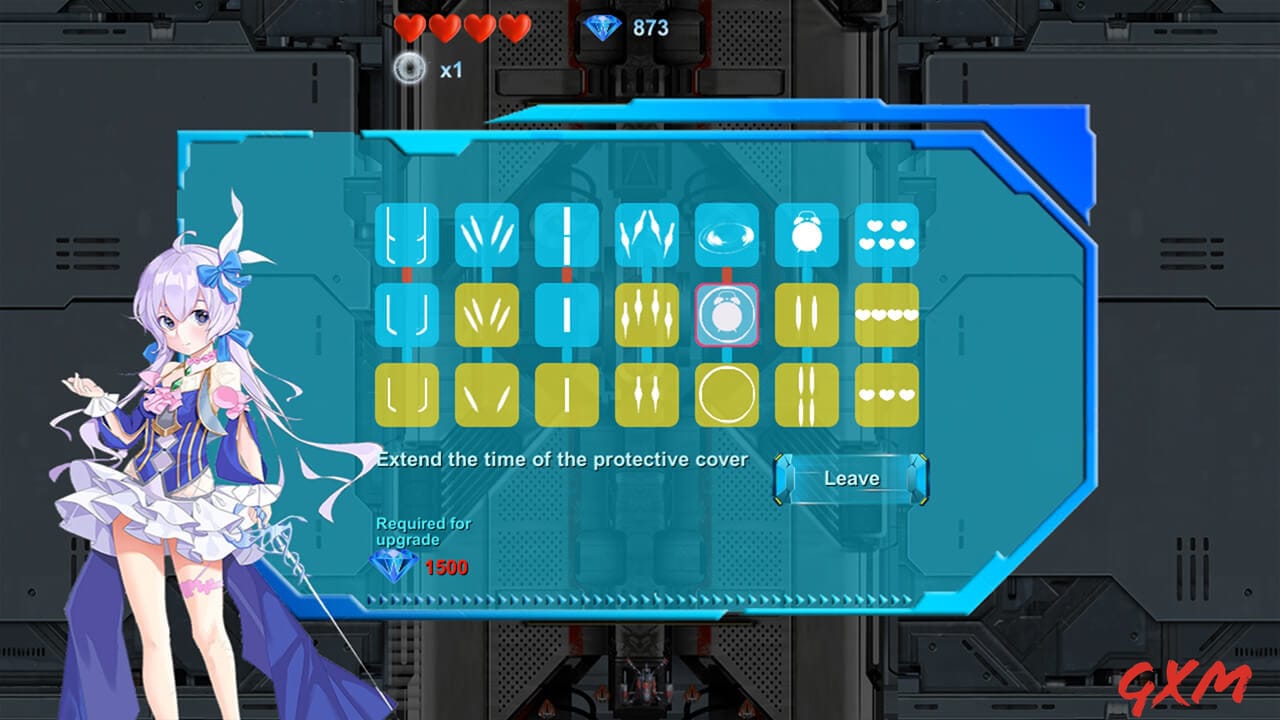This screenshot has height=720, width=1280.
Task: Select the highlighted alarm clock upgrade tile
Action: (x=725, y=312)
